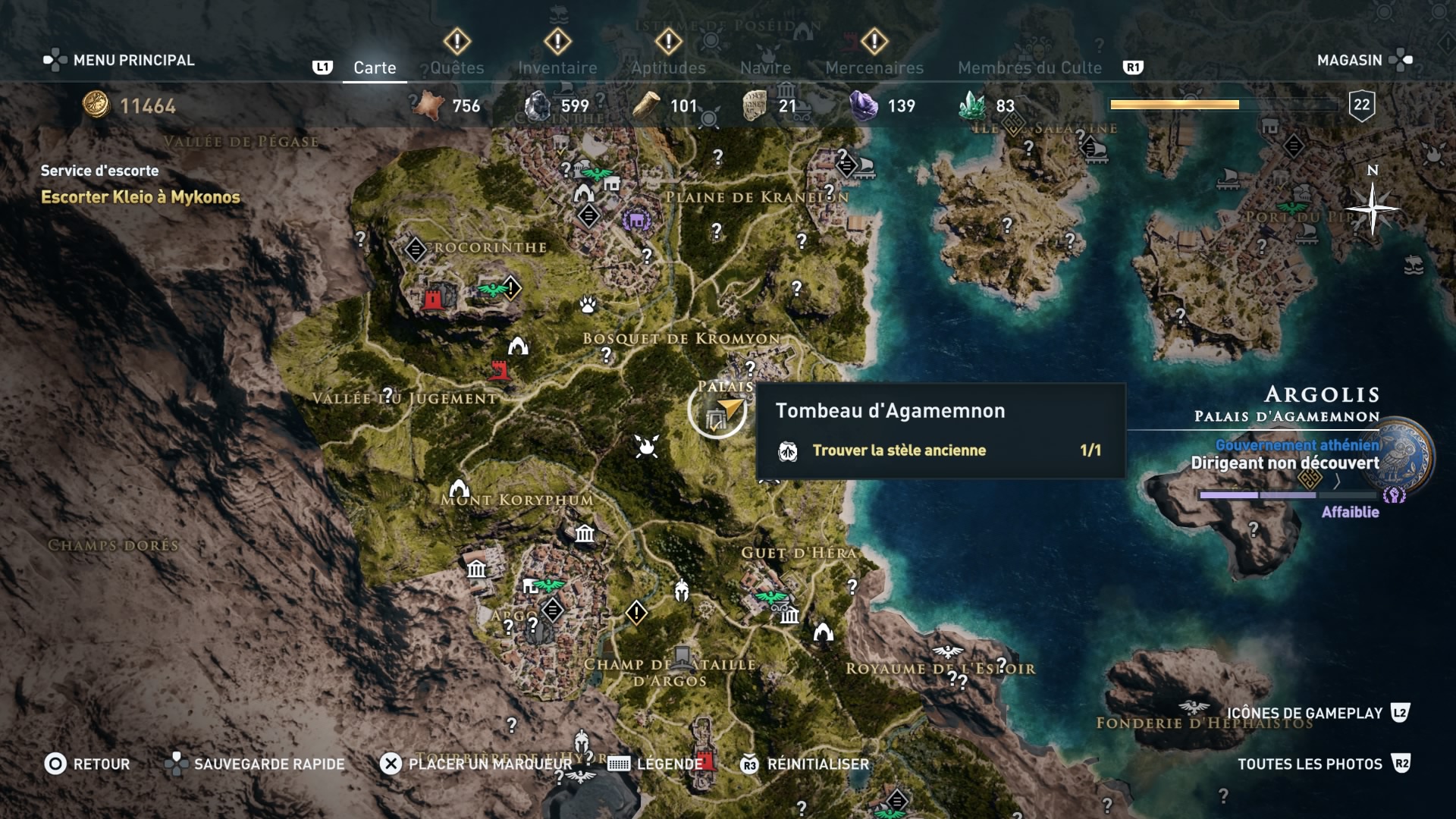Click the Retour back button
This screenshot has width=1456, height=819.
(87, 764)
